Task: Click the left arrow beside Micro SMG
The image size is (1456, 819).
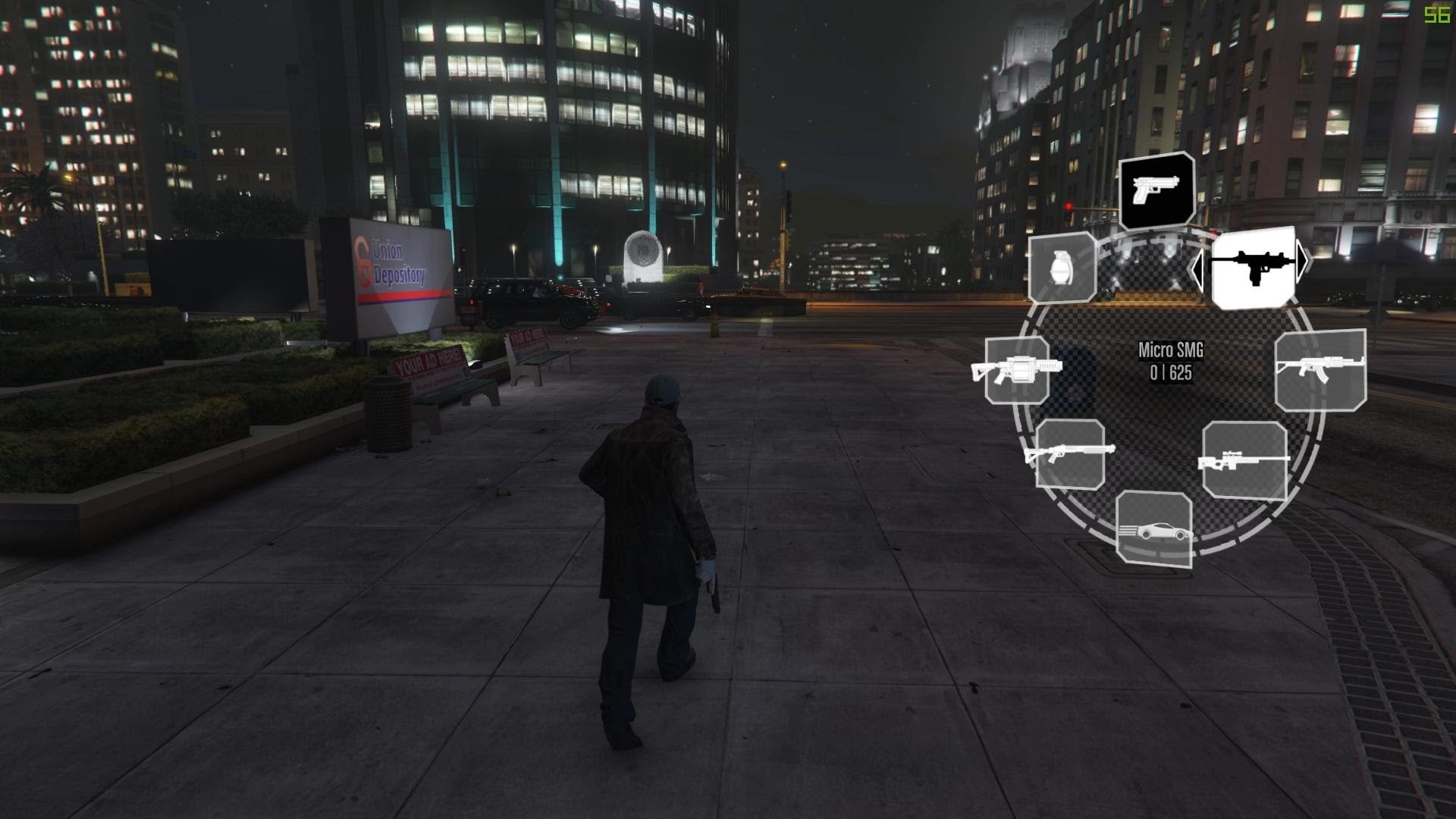Action: (1197, 269)
